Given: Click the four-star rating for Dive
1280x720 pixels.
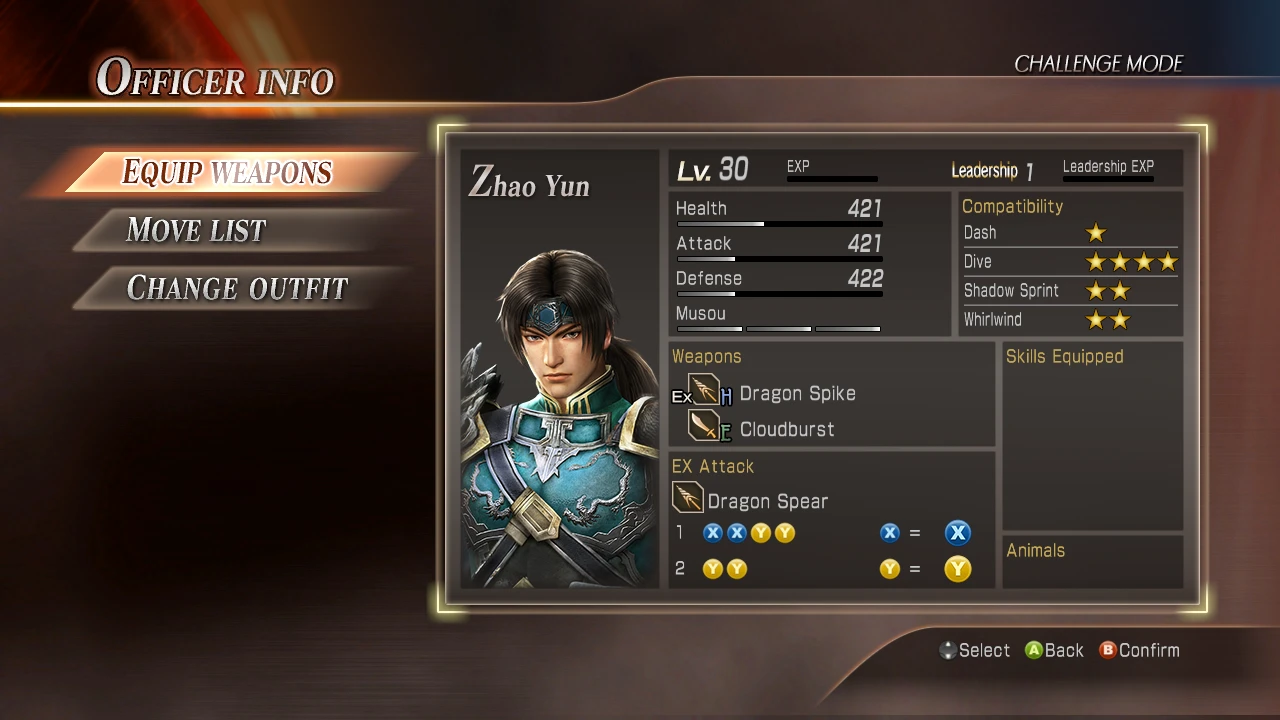Looking at the screenshot, I should click(1133, 261).
